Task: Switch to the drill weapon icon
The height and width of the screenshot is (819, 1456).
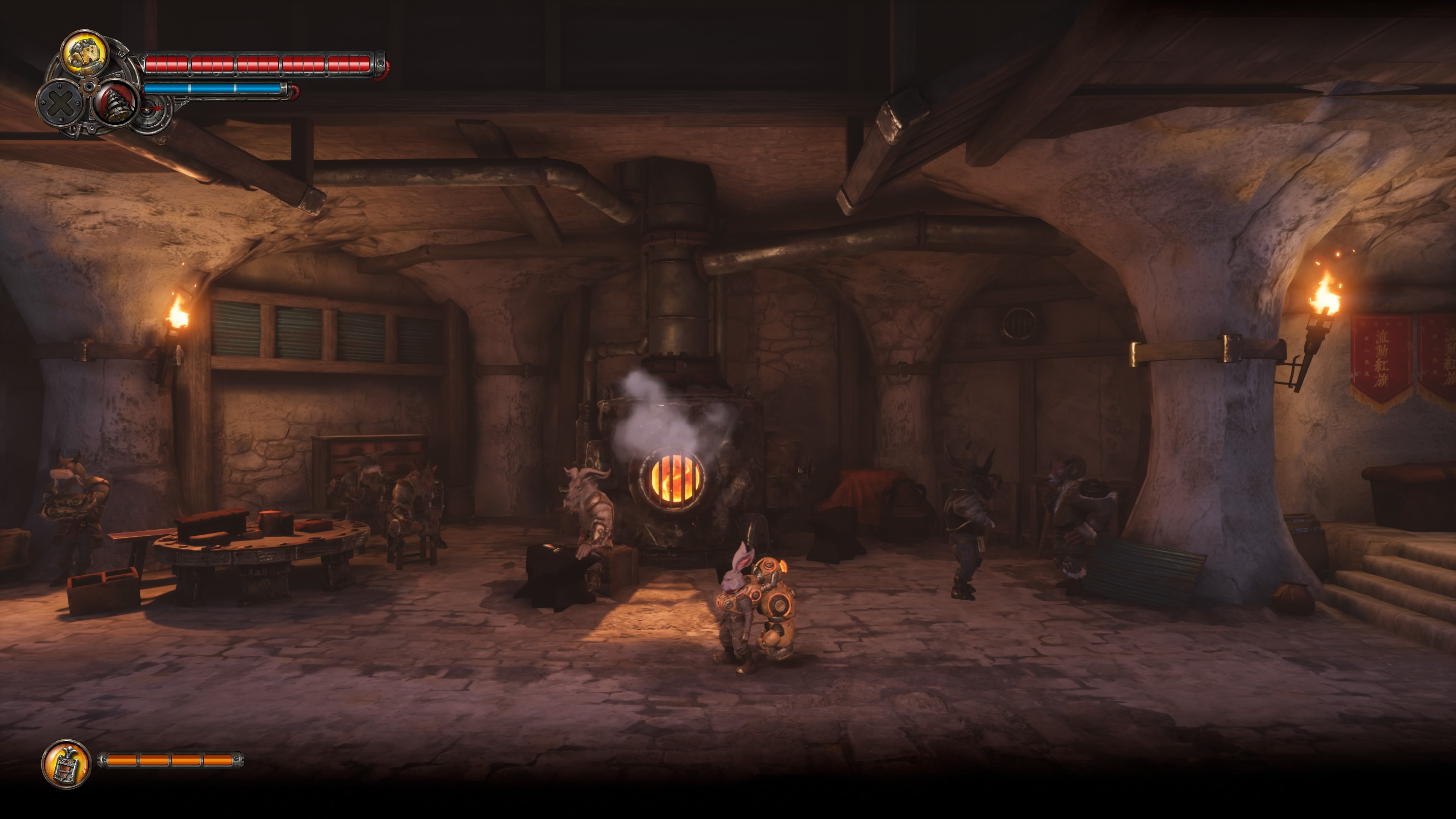Action: 116,103
